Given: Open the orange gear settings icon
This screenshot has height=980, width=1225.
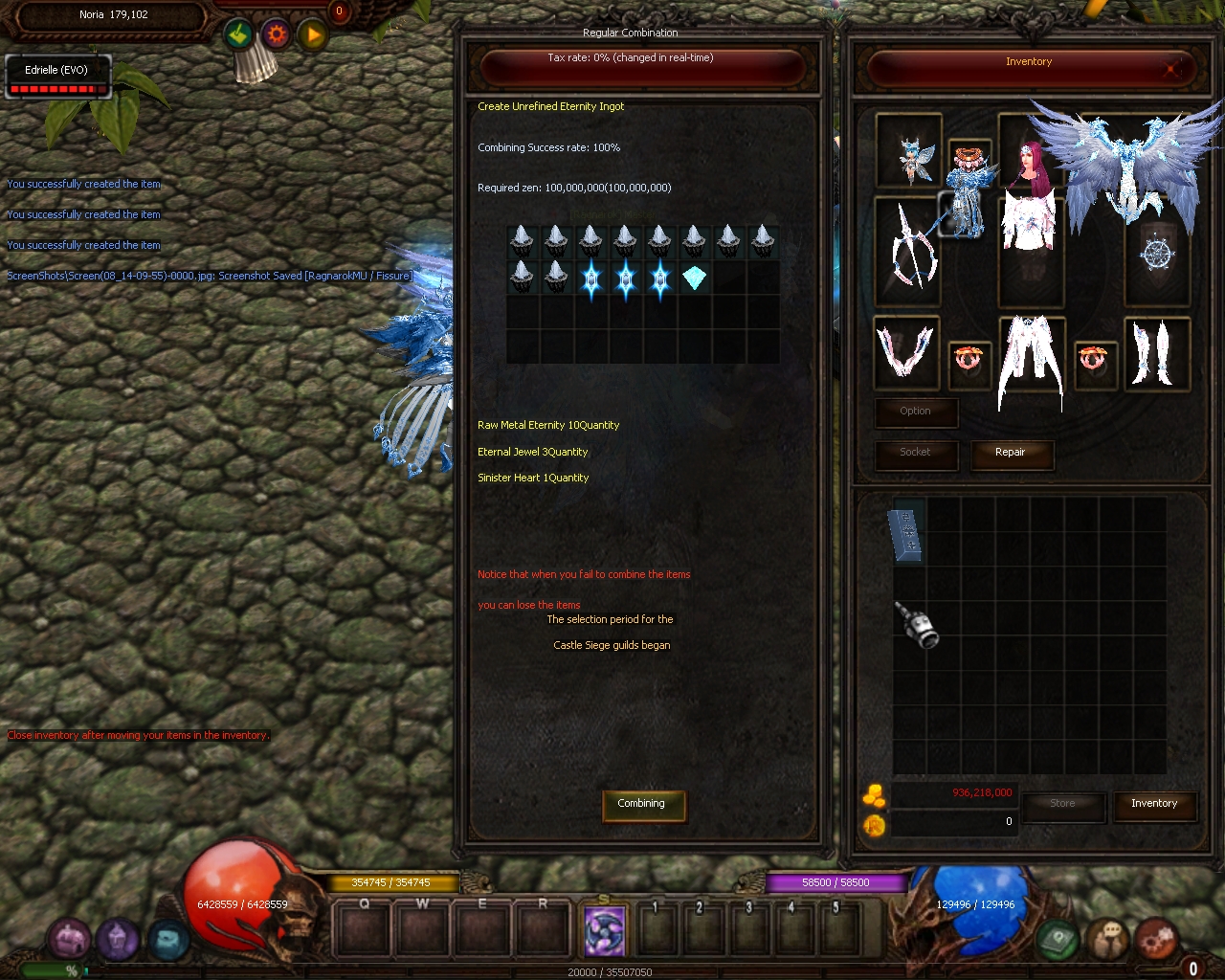Looking at the screenshot, I should click(x=277, y=35).
